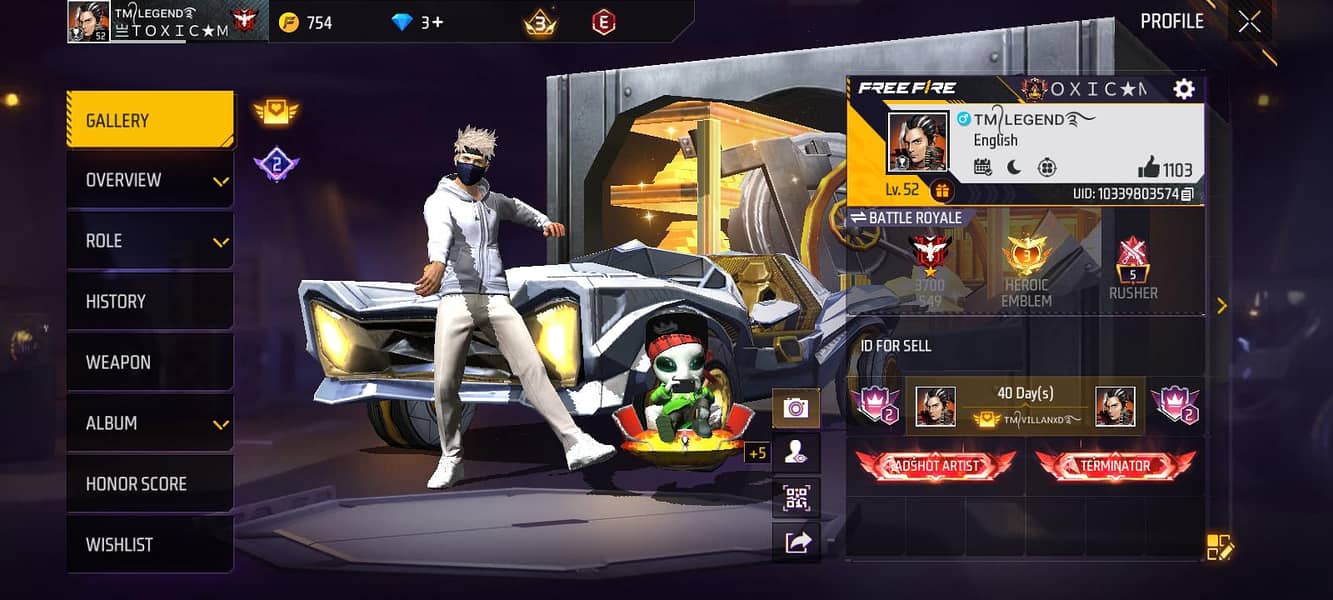The width and height of the screenshot is (1333, 600).
Task: Give a like with thumbs-up
Action: tap(1149, 169)
